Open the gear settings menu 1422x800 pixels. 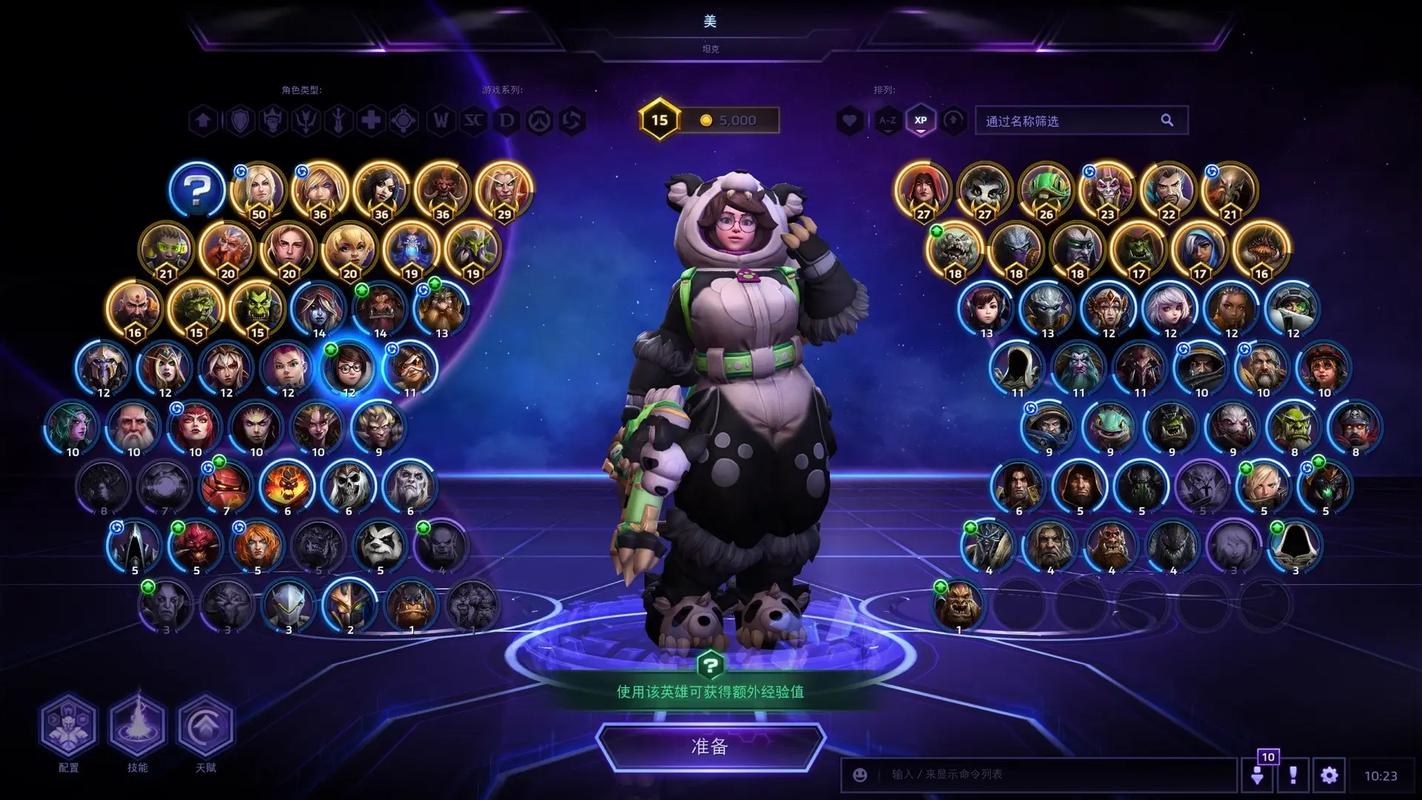pyautogui.click(x=1328, y=775)
